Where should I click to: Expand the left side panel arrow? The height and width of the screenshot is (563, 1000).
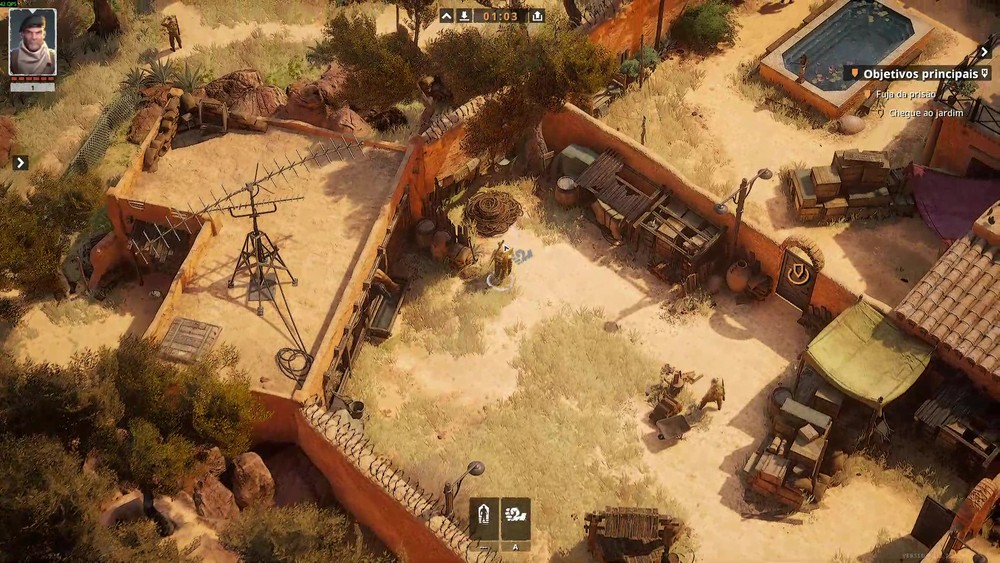(x=20, y=162)
